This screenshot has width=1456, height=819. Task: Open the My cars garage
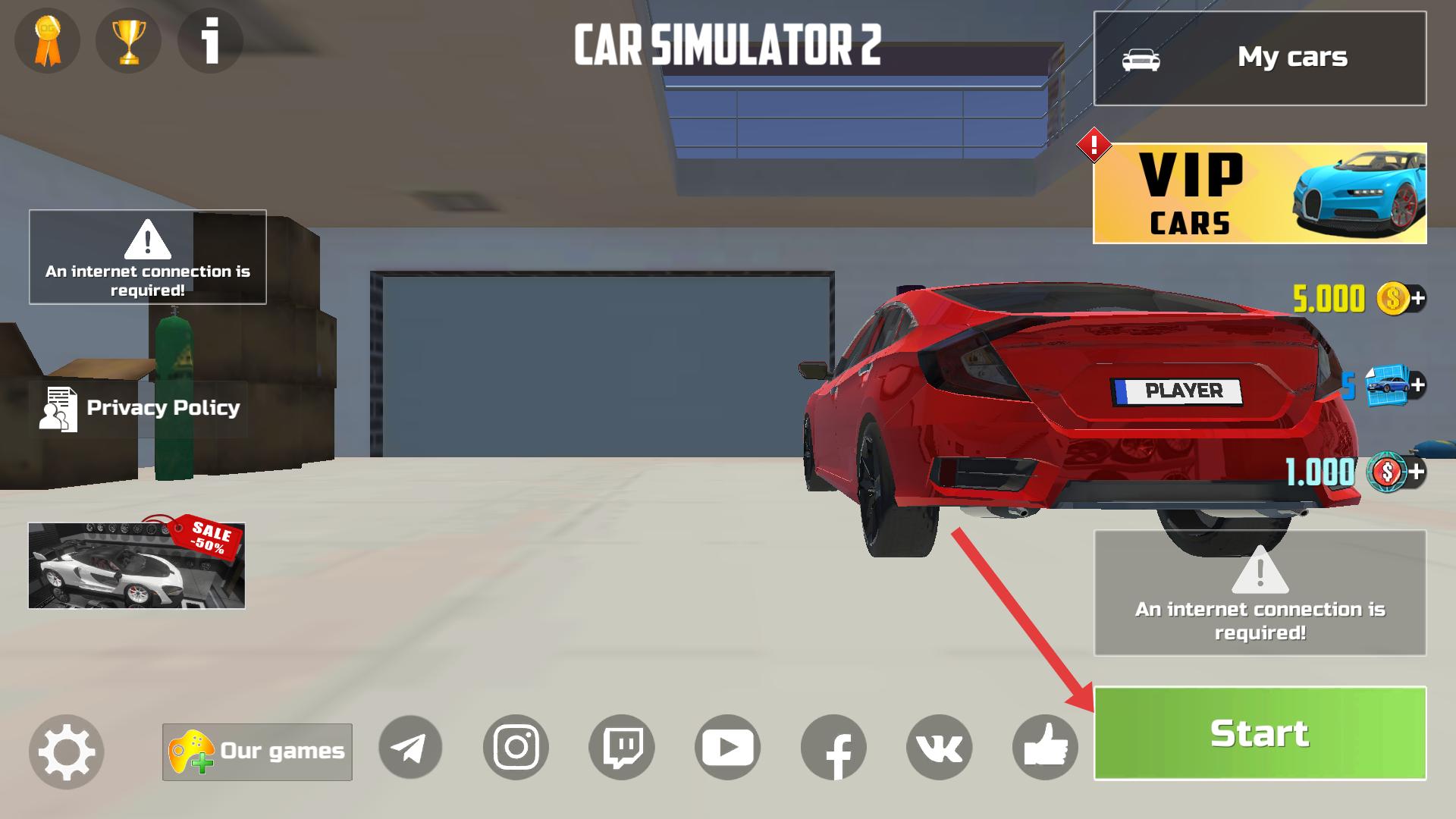tap(1260, 58)
